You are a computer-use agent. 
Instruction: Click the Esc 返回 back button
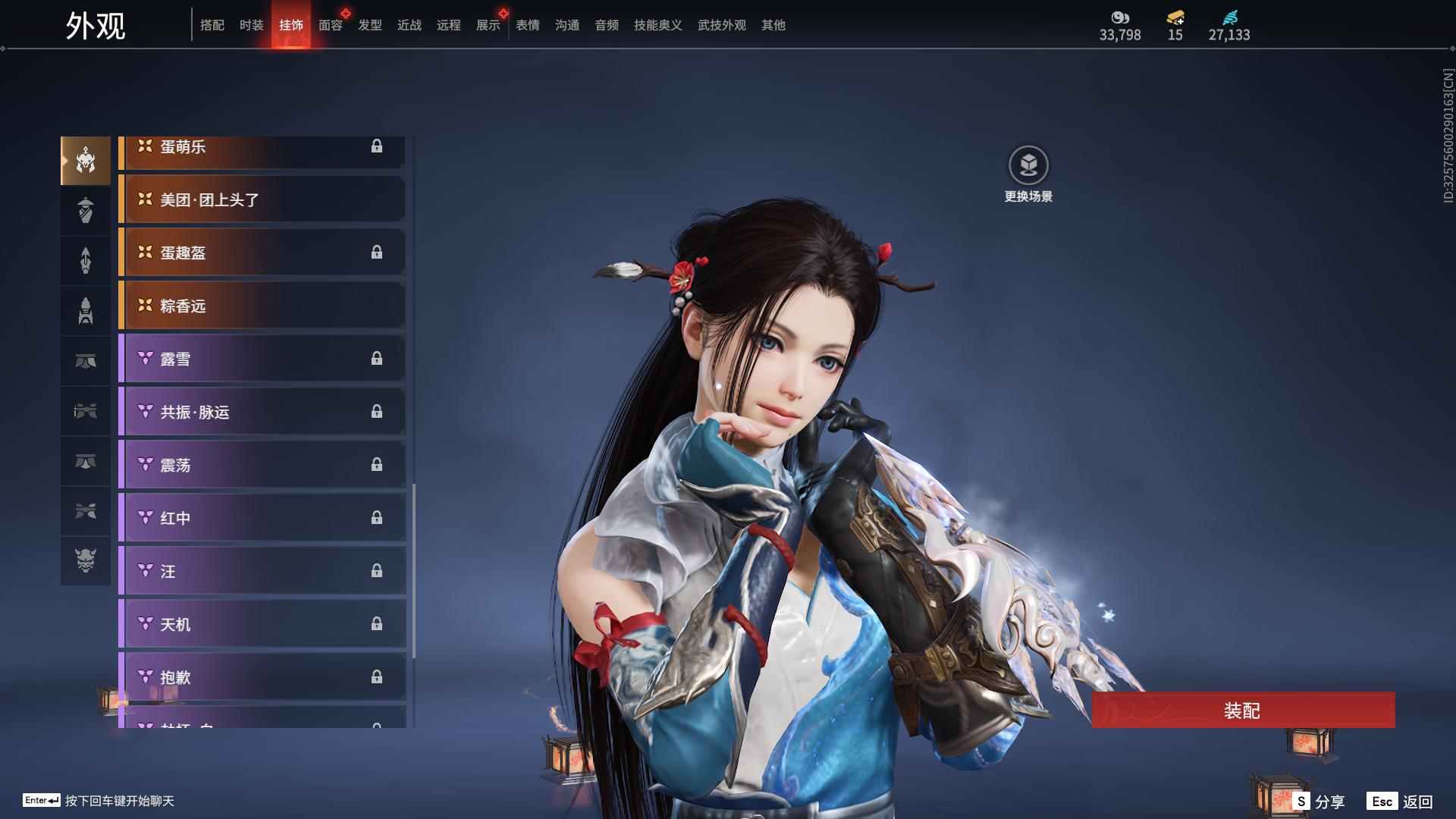pos(1399,800)
